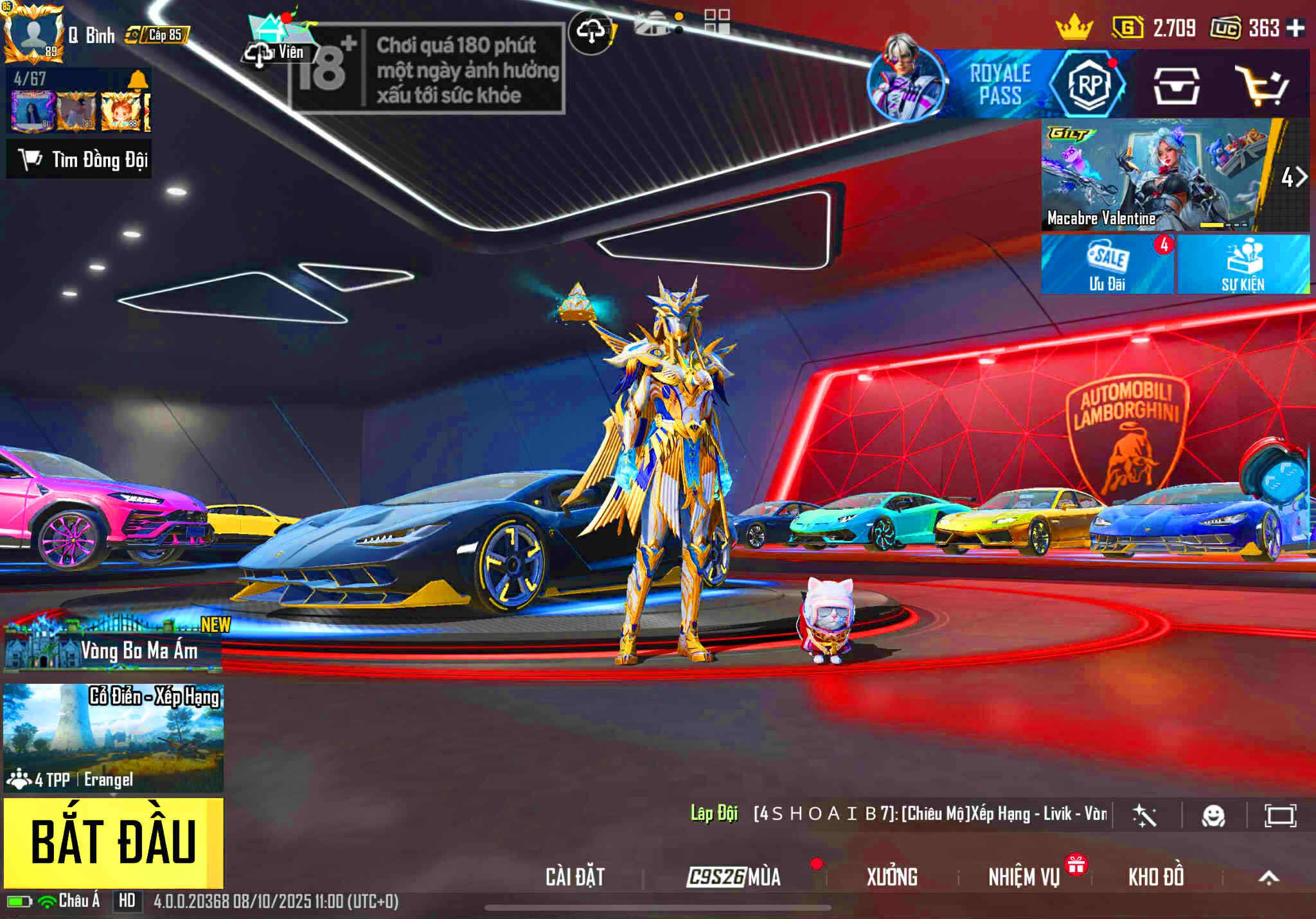Open Kho Đồ inventory
Viewport: 1316px width, 919px height.
pyautogui.click(x=1156, y=877)
